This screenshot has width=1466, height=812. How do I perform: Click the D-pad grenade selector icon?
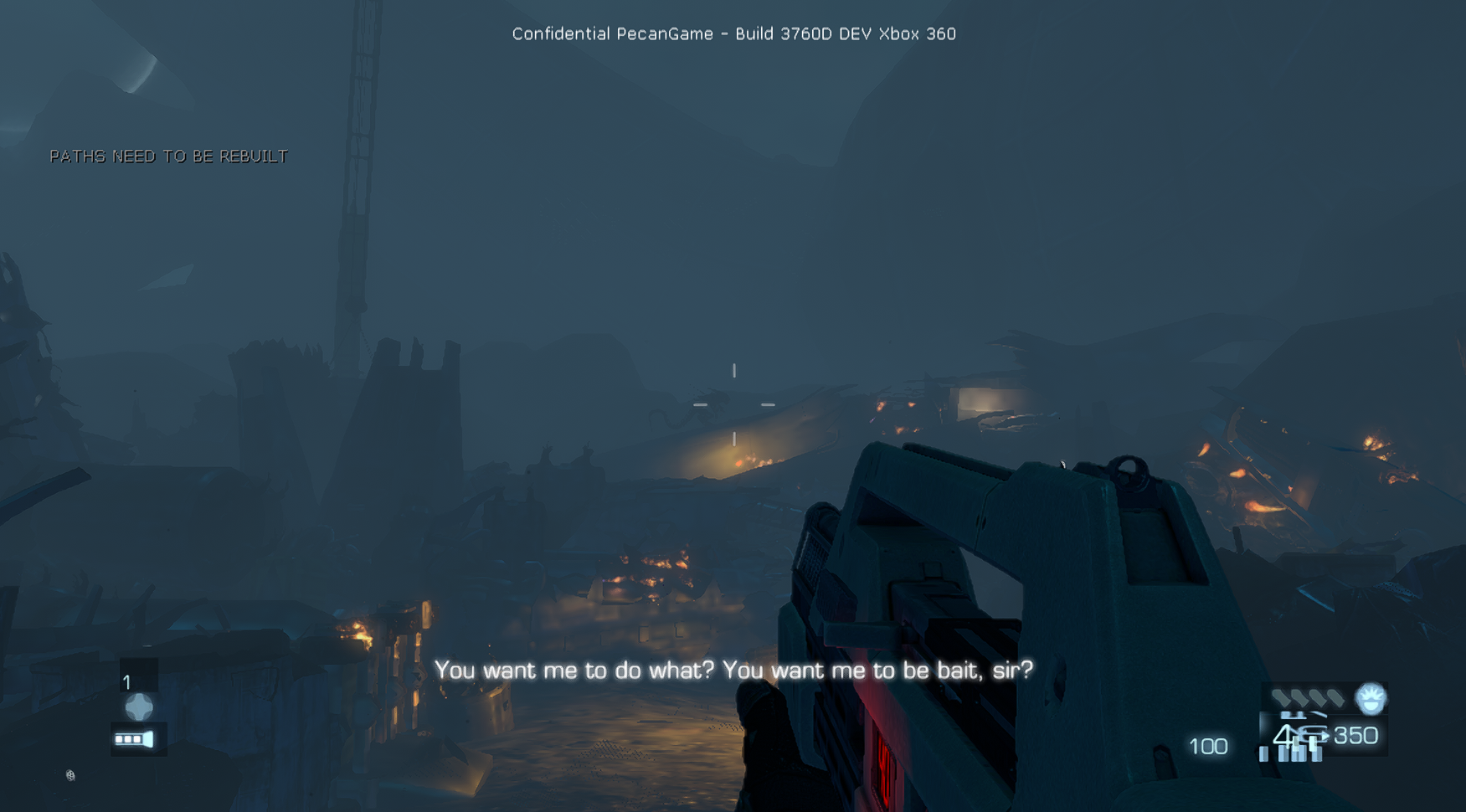138,707
